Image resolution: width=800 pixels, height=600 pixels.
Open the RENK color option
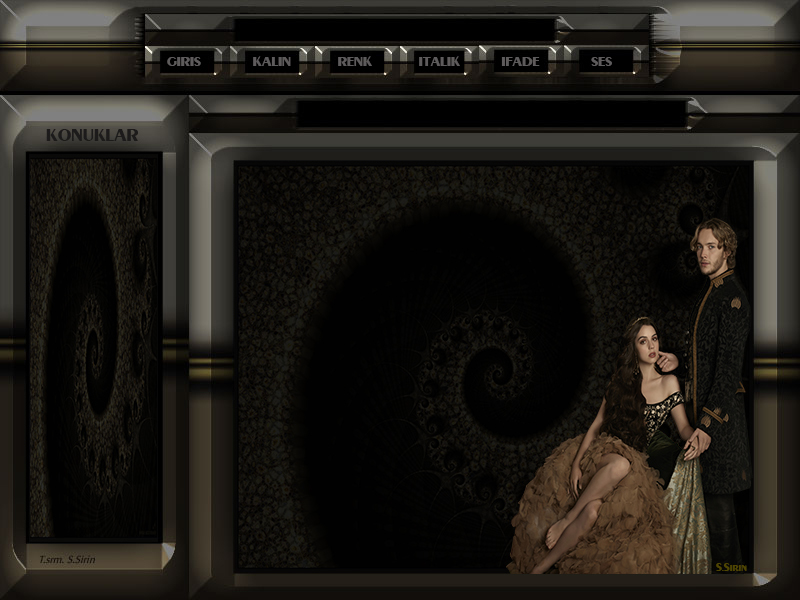(x=355, y=62)
